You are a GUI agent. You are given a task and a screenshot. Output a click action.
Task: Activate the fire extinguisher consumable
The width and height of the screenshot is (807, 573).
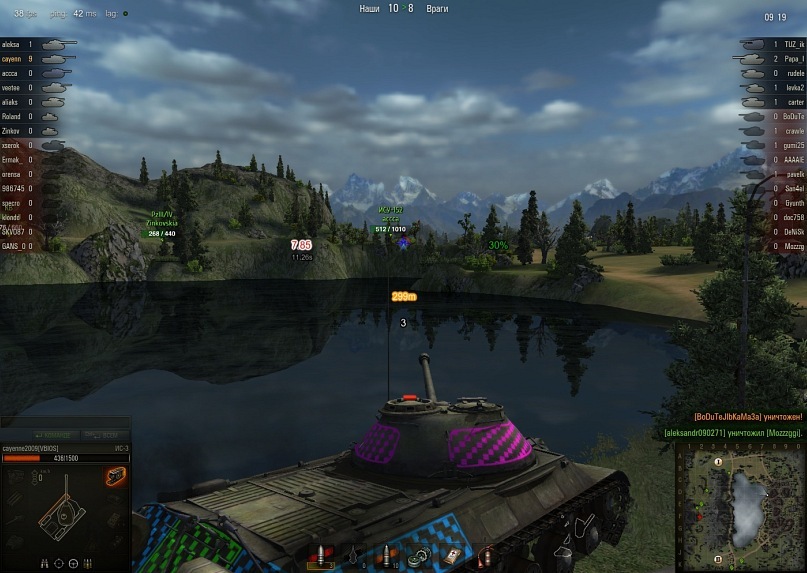point(486,555)
